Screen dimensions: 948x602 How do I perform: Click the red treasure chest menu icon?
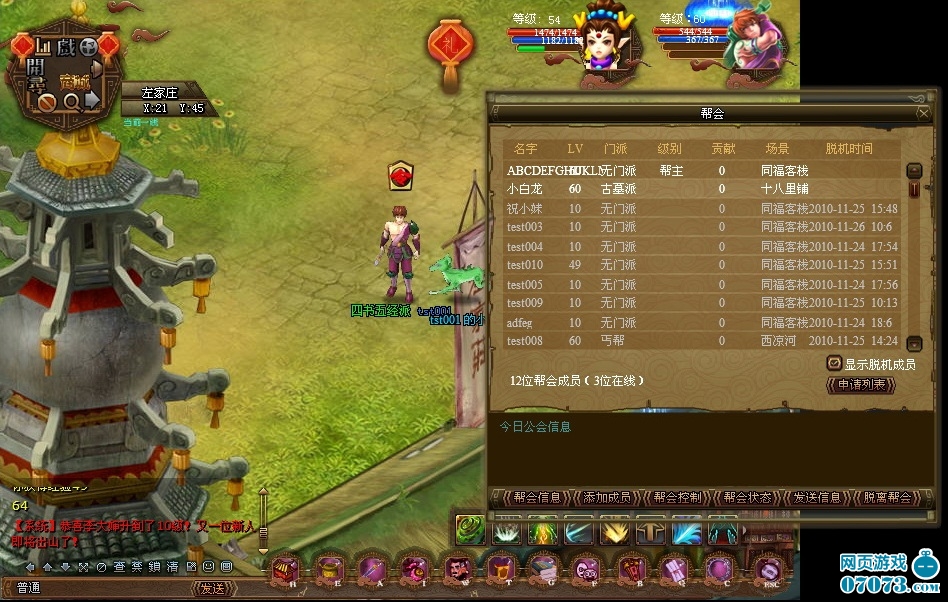(x=284, y=572)
